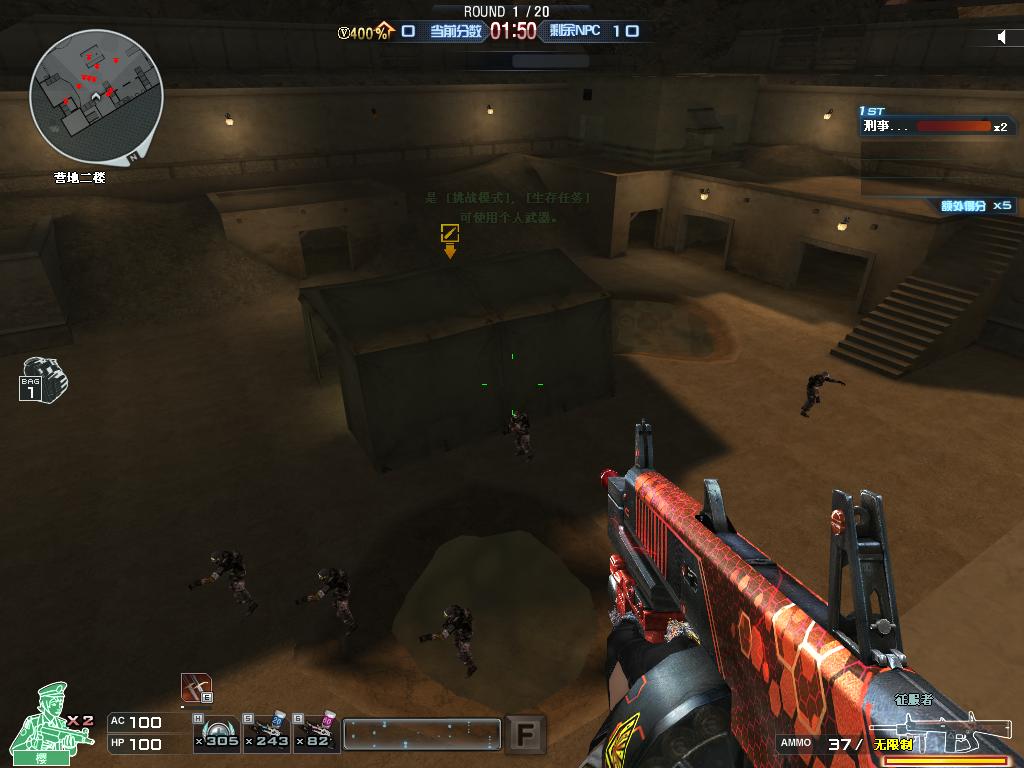Use the winged-helmet item with 305 count

(217, 732)
